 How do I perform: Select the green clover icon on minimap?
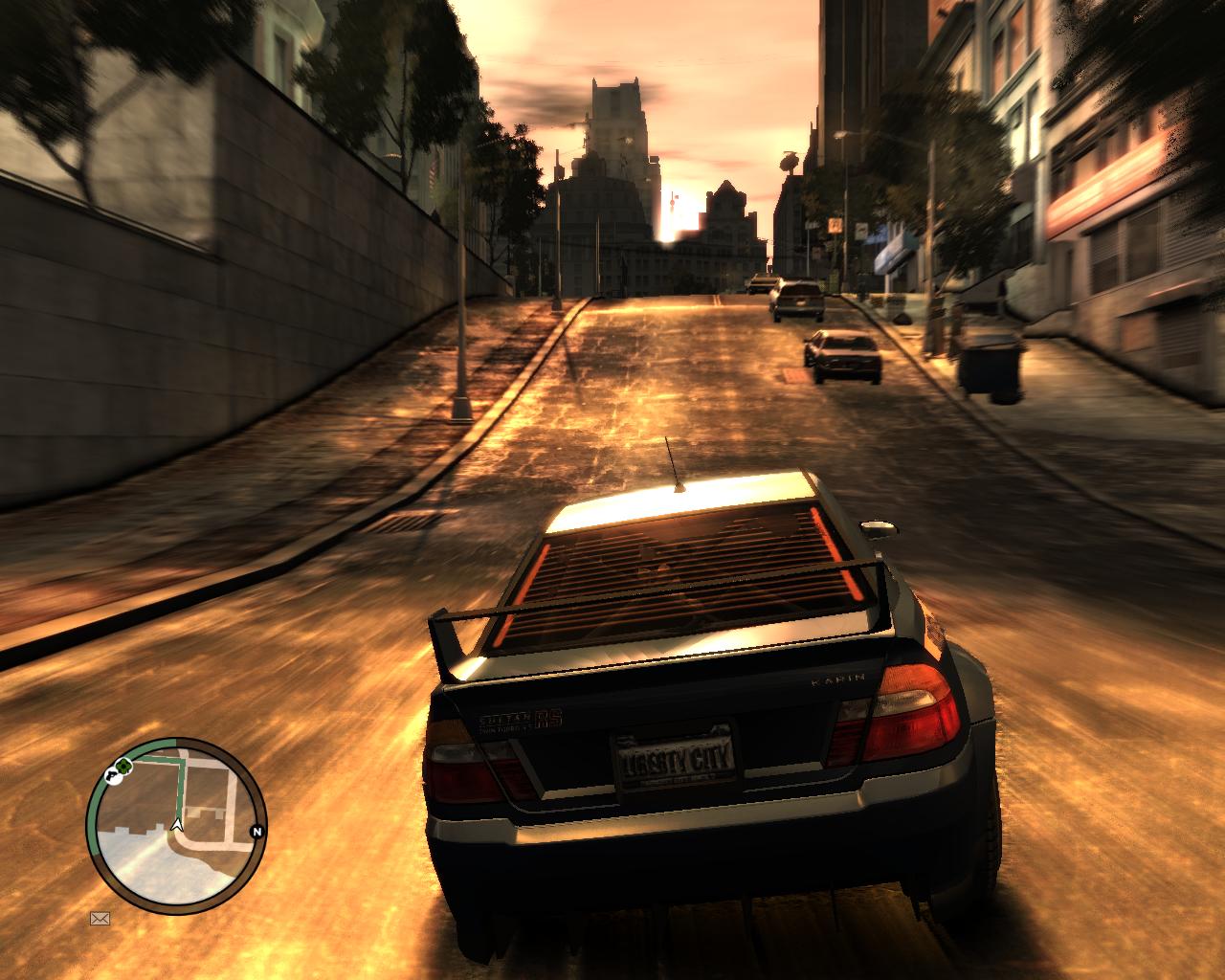pos(123,766)
